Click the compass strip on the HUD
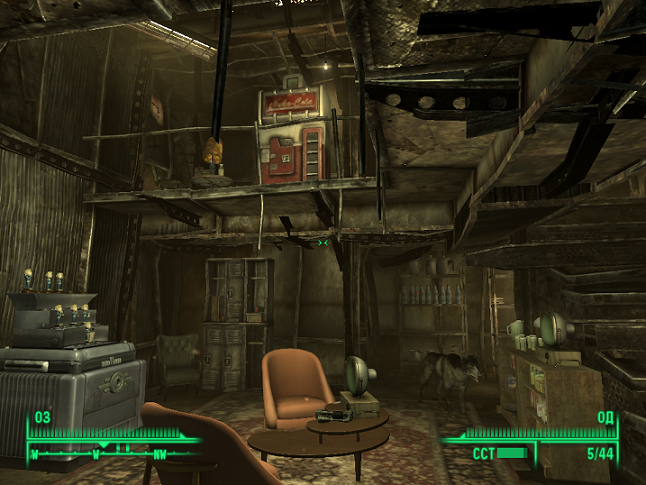Viewport: 646px width, 485px height. (112, 450)
